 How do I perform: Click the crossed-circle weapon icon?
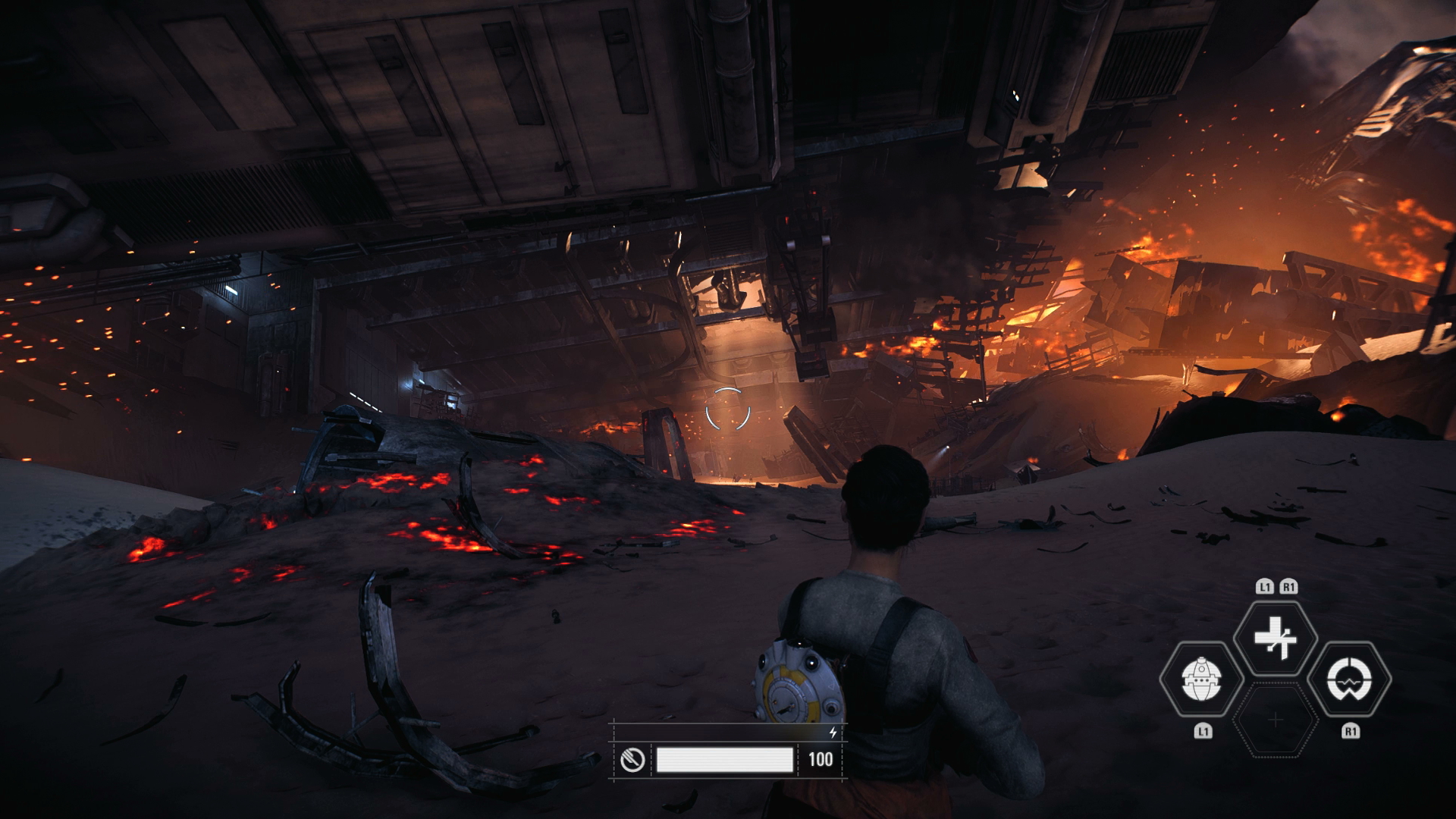(632, 759)
